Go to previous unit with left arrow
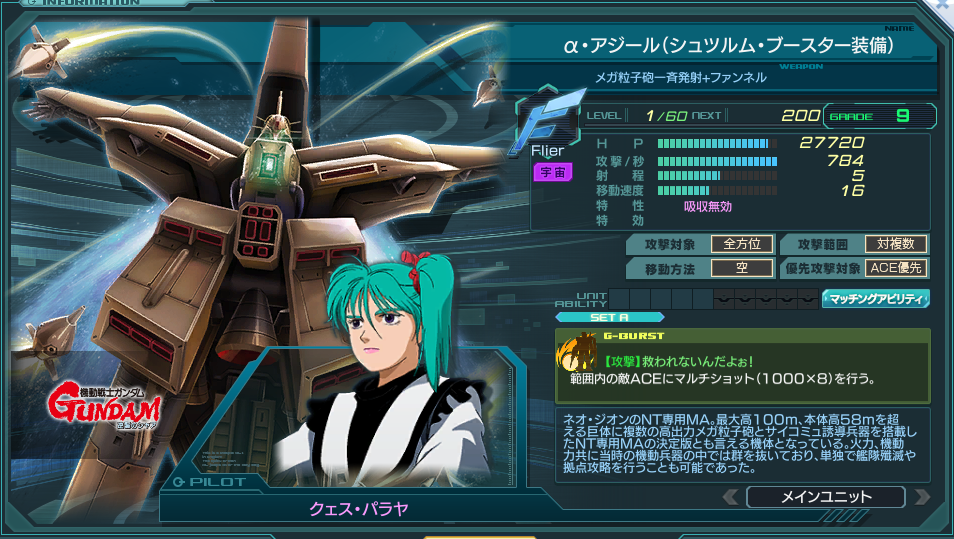Image resolution: width=954 pixels, height=539 pixels. point(731,496)
